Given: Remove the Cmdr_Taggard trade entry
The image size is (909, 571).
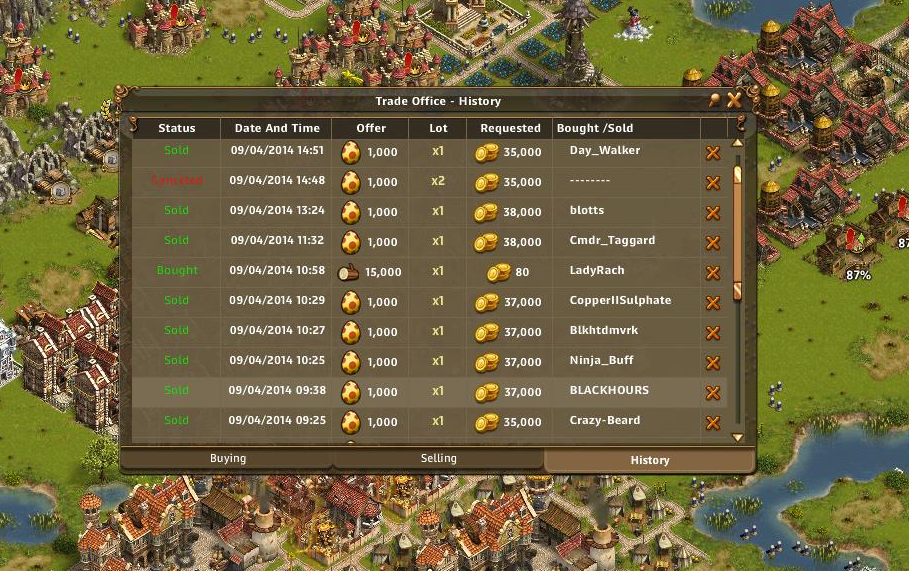Looking at the screenshot, I should pyautogui.click(x=713, y=243).
